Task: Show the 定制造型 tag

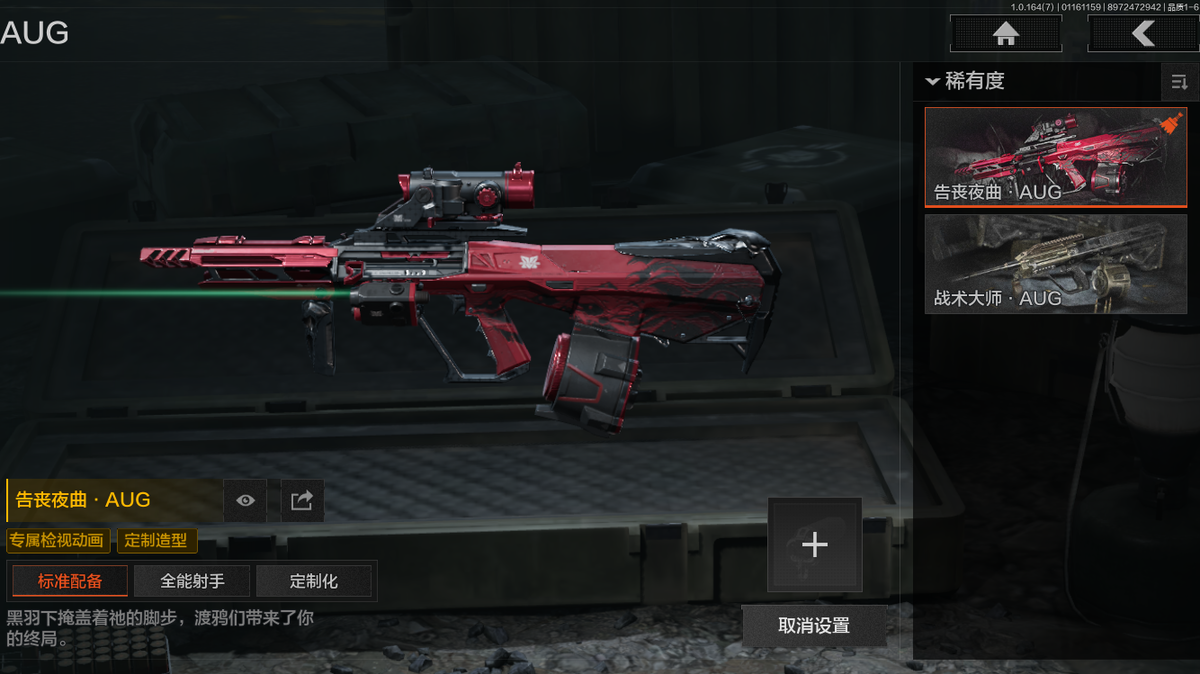Action: pyautogui.click(x=157, y=541)
